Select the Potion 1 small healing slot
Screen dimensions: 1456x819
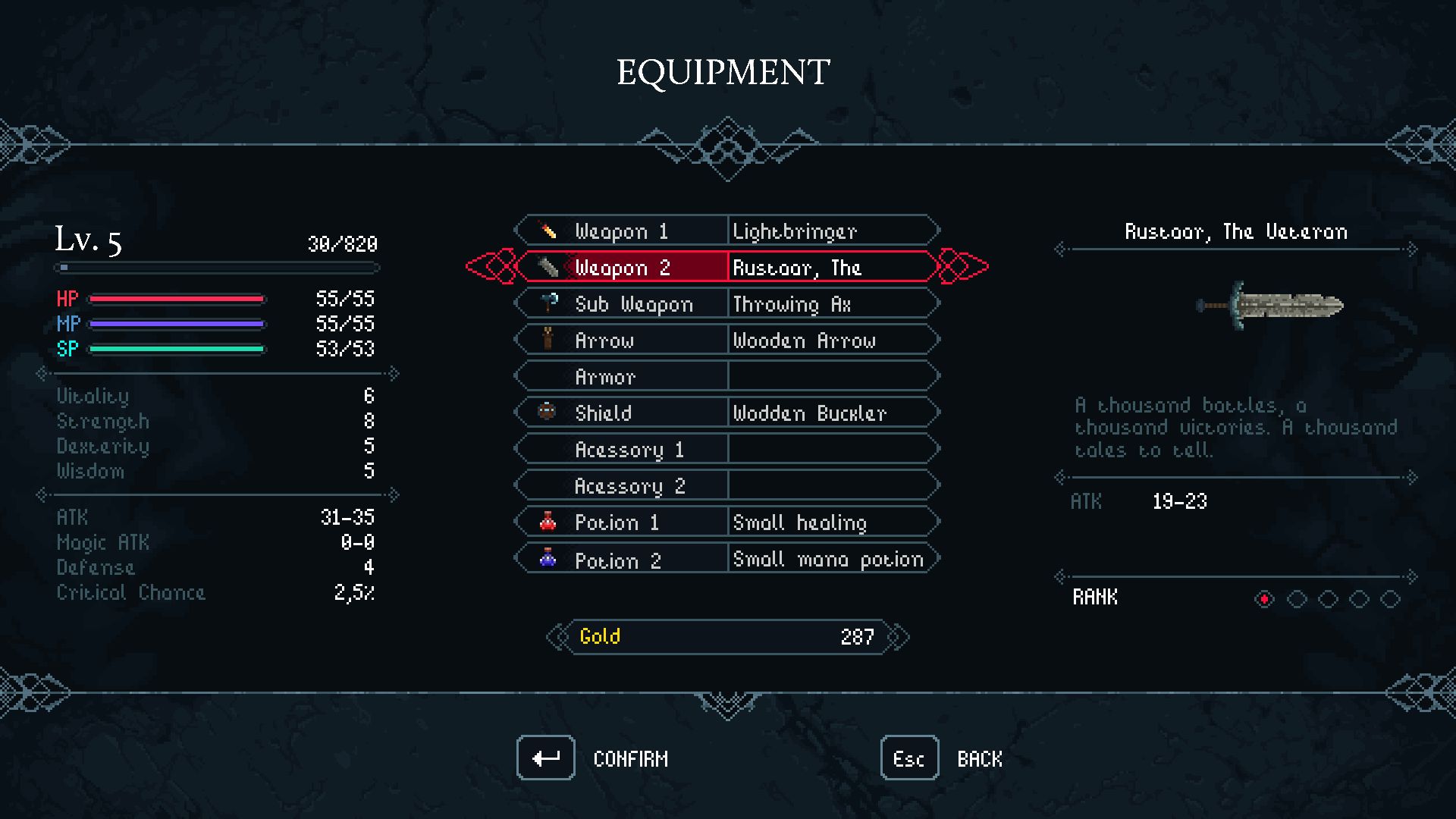pos(726,522)
